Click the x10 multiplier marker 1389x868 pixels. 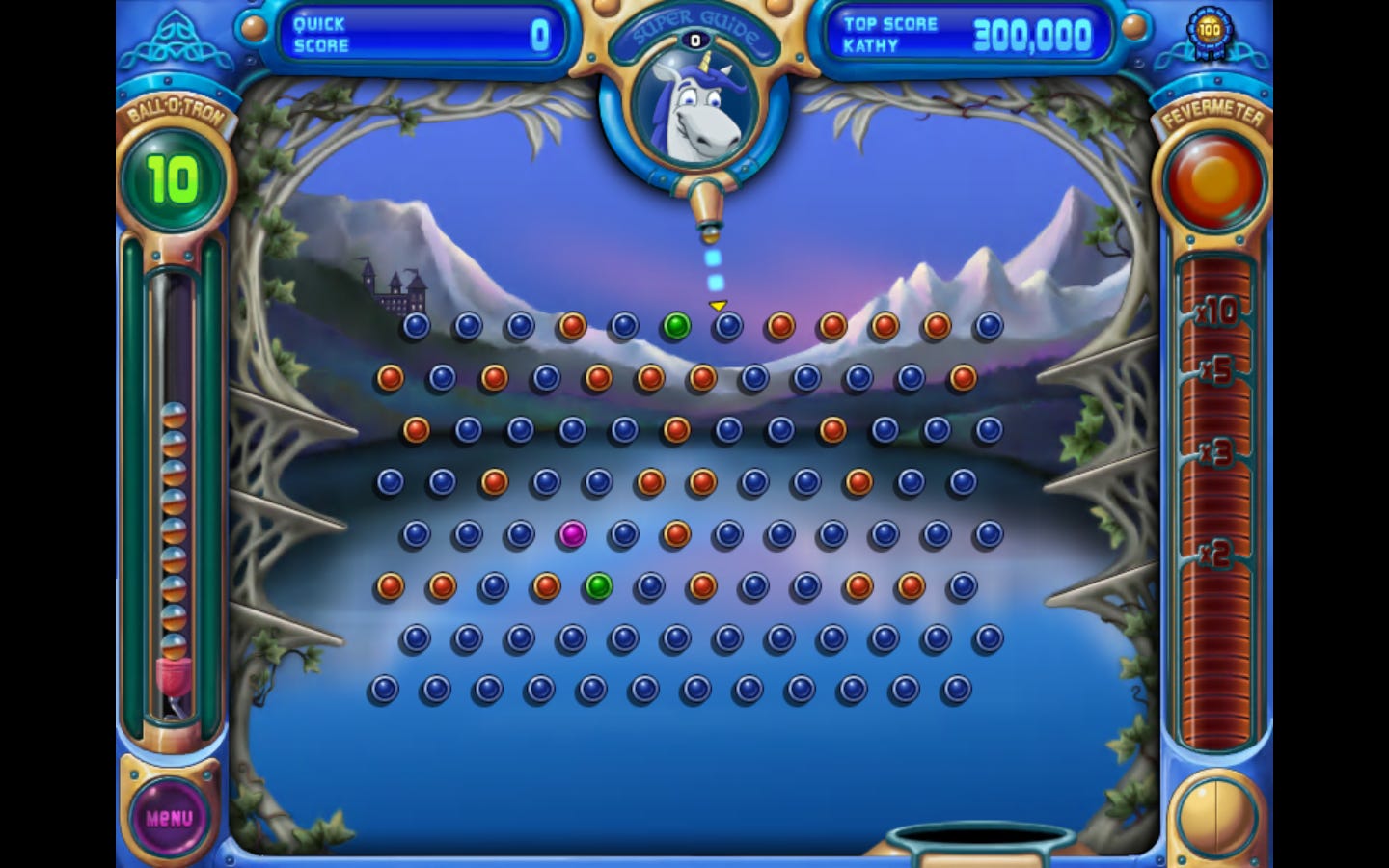(x=1216, y=312)
